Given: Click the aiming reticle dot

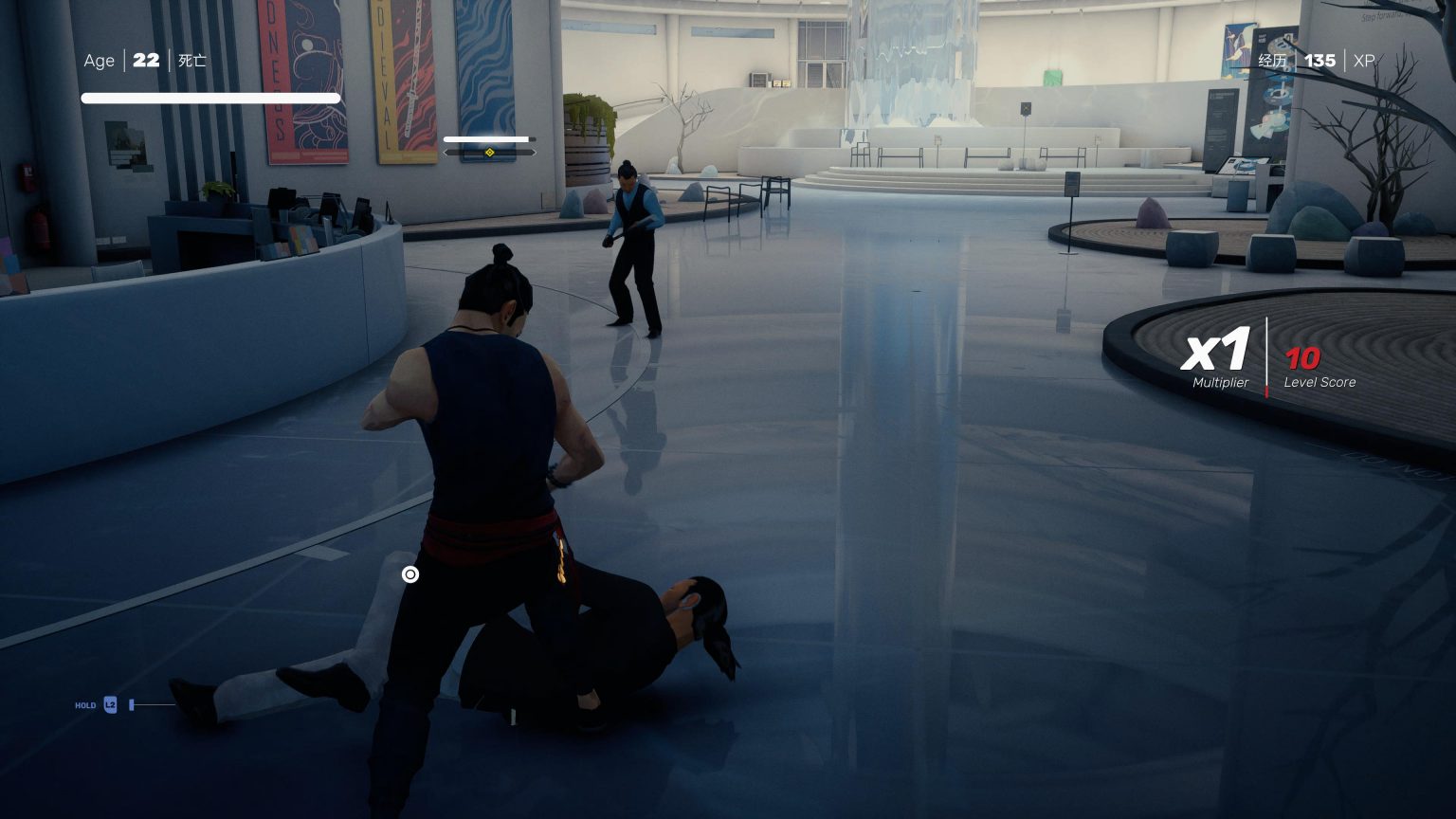Looking at the screenshot, I should tap(410, 574).
